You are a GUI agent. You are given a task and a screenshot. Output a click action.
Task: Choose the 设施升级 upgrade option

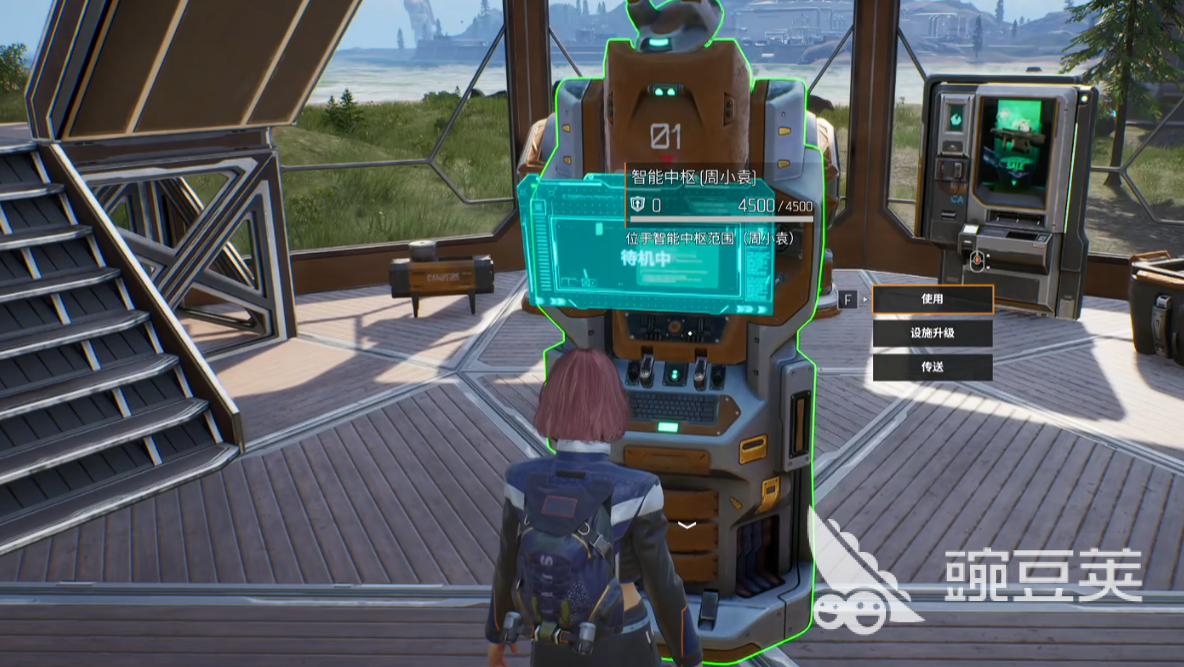click(x=932, y=333)
